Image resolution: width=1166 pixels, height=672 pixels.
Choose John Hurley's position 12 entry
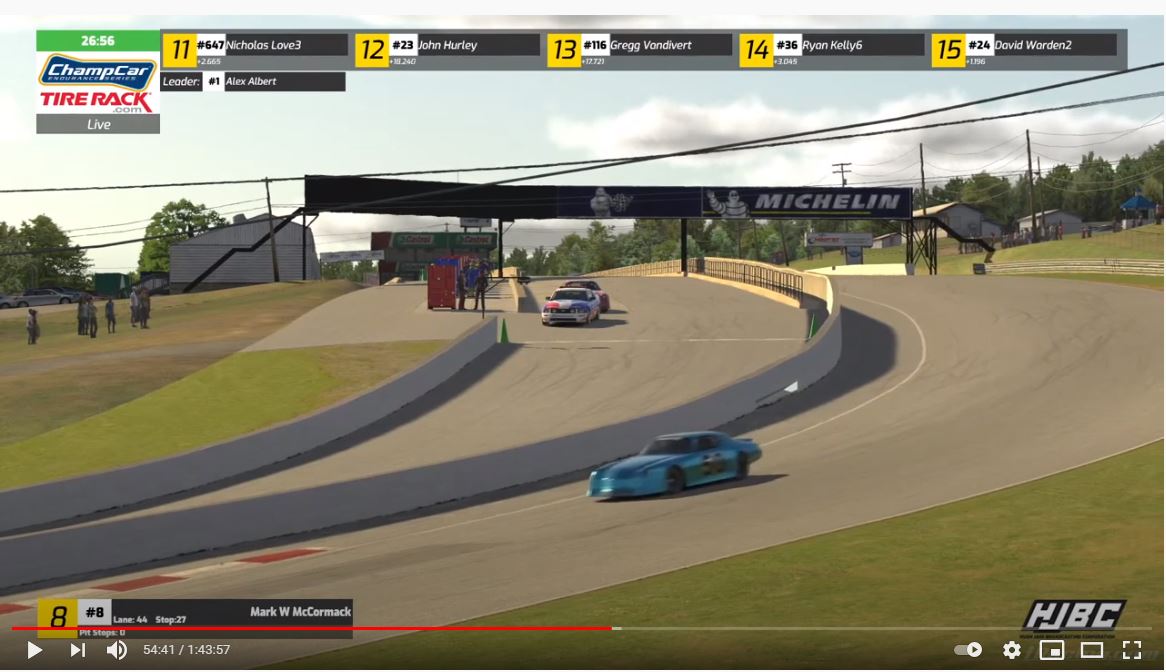coord(455,46)
